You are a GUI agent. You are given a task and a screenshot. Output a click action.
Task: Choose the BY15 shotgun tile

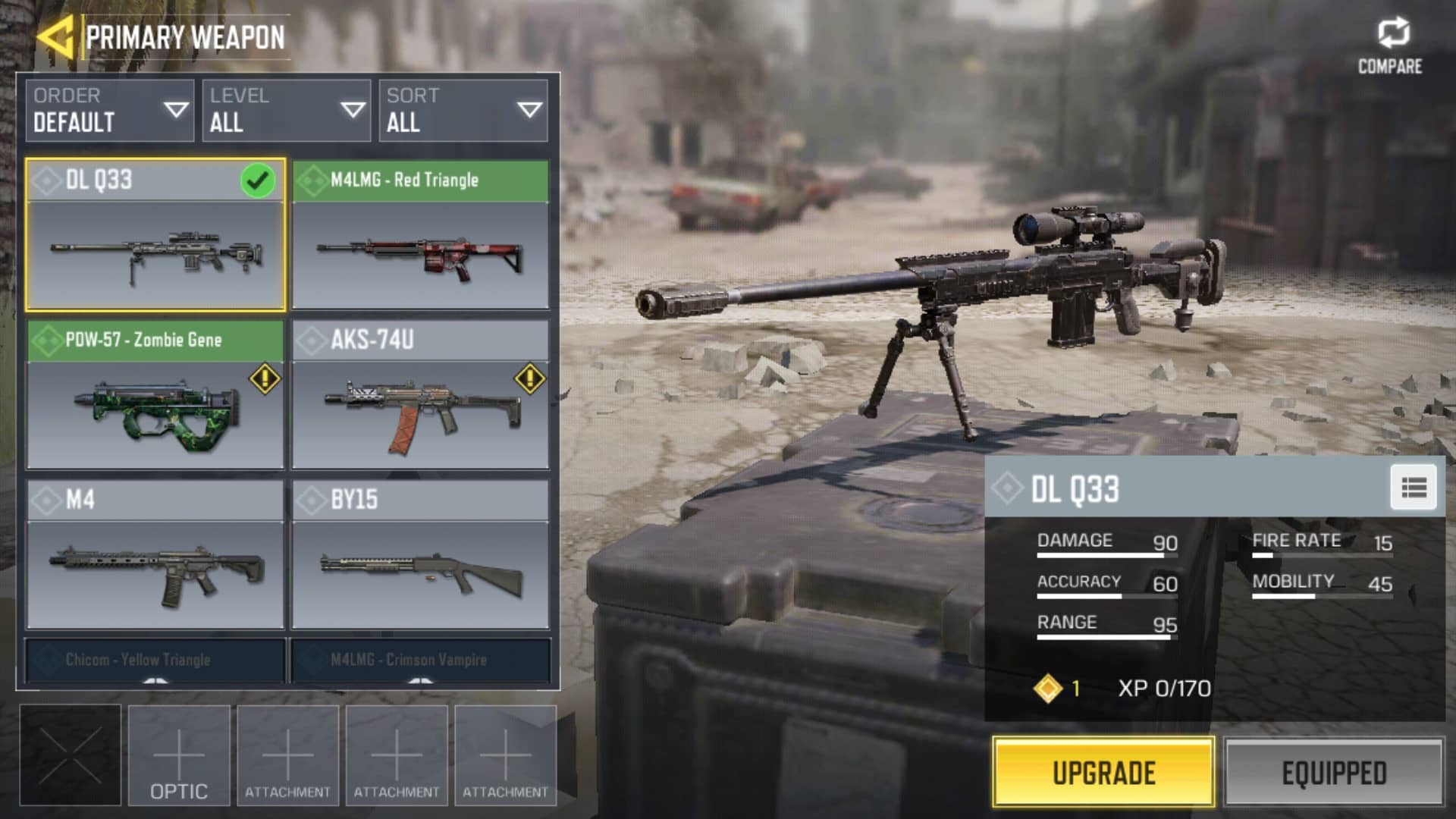[420, 555]
